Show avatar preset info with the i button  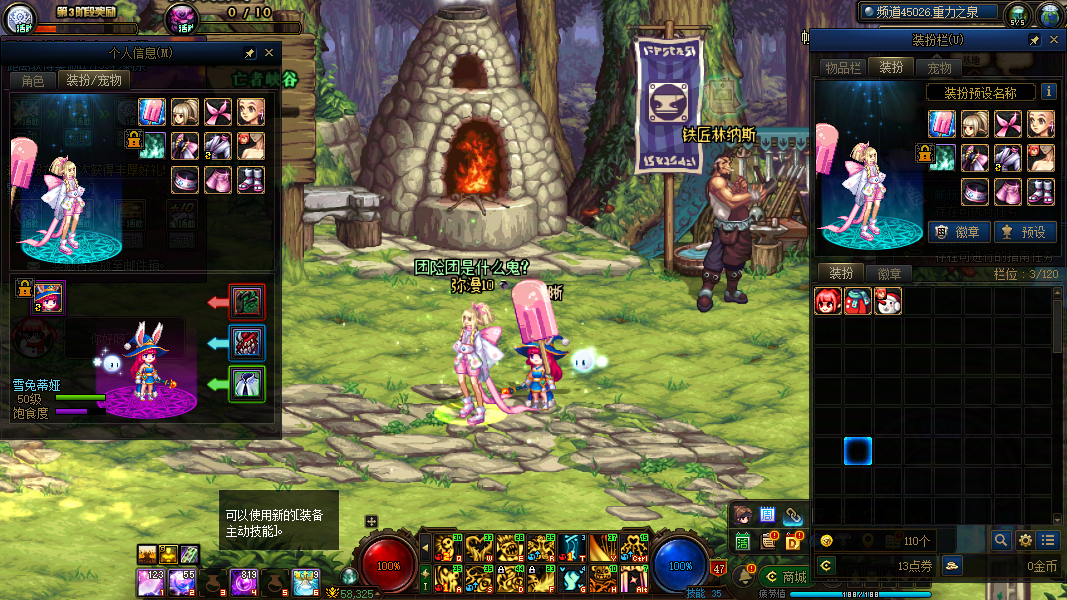coord(1048,91)
